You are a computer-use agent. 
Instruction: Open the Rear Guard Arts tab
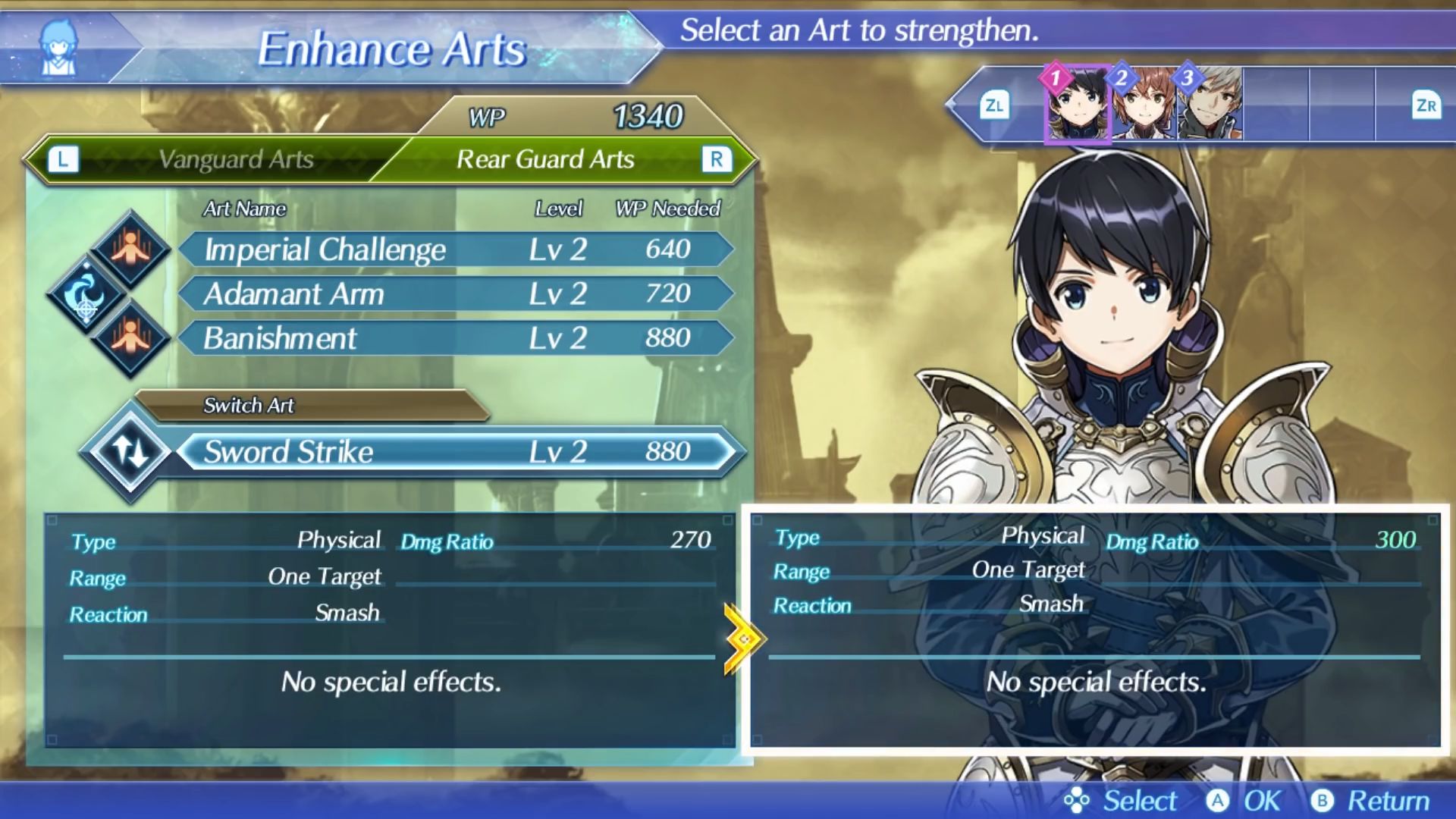click(x=546, y=159)
